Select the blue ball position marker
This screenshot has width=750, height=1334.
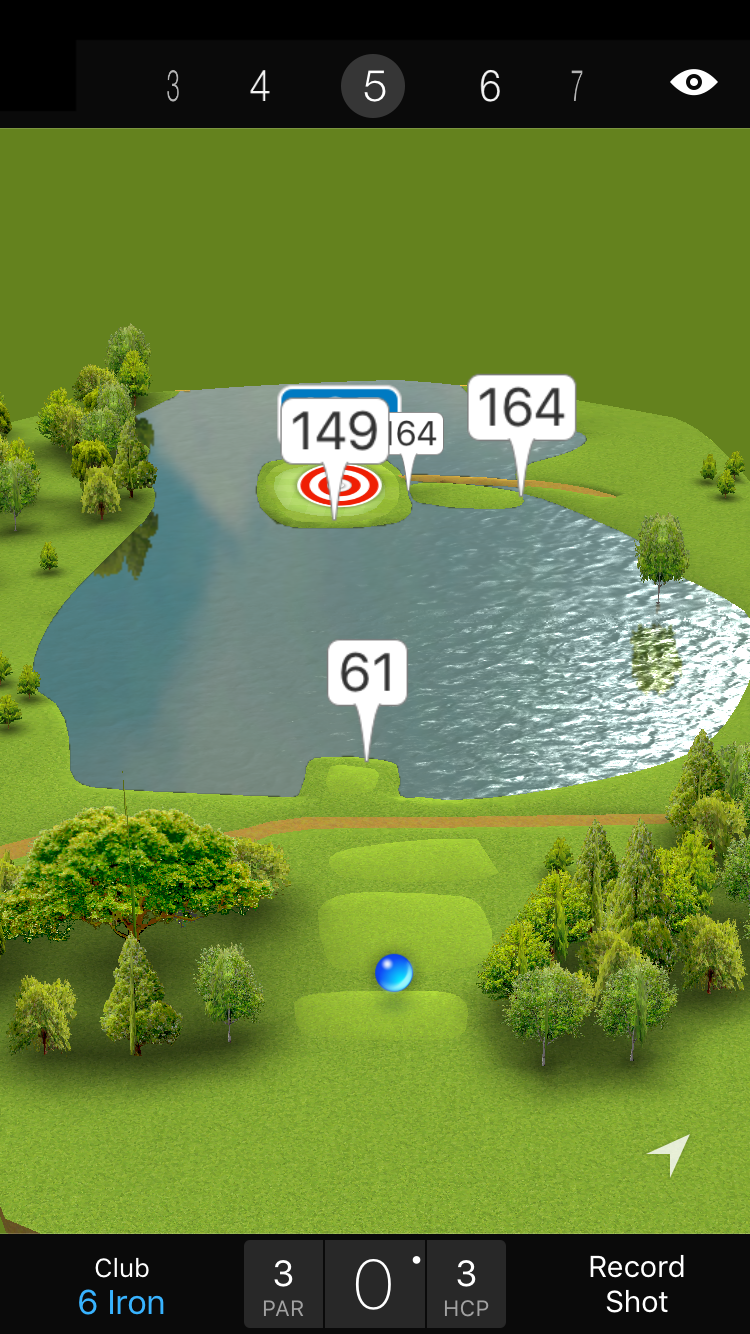point(393,972)
